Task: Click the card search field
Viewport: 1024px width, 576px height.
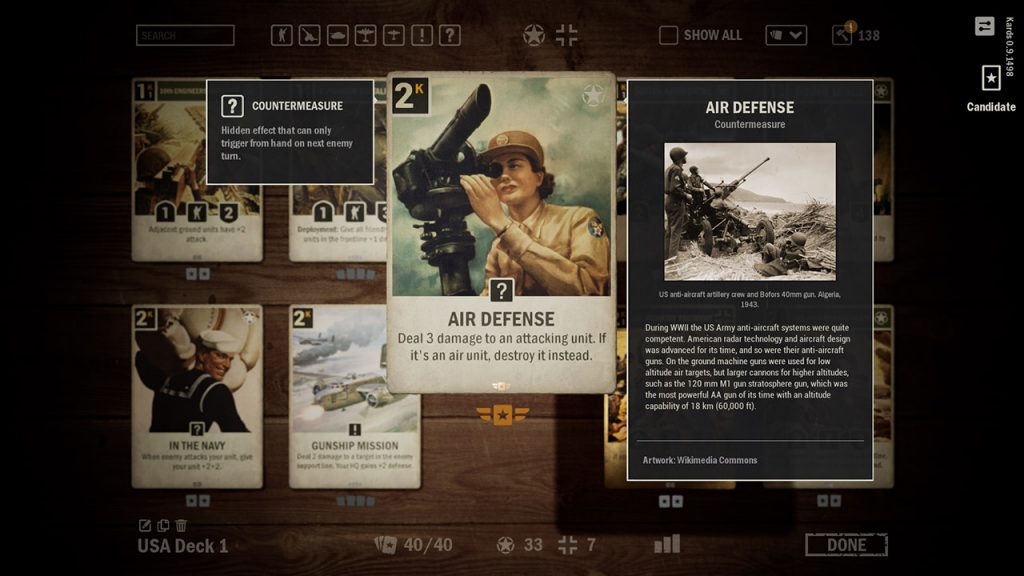Action: point(185,35)
